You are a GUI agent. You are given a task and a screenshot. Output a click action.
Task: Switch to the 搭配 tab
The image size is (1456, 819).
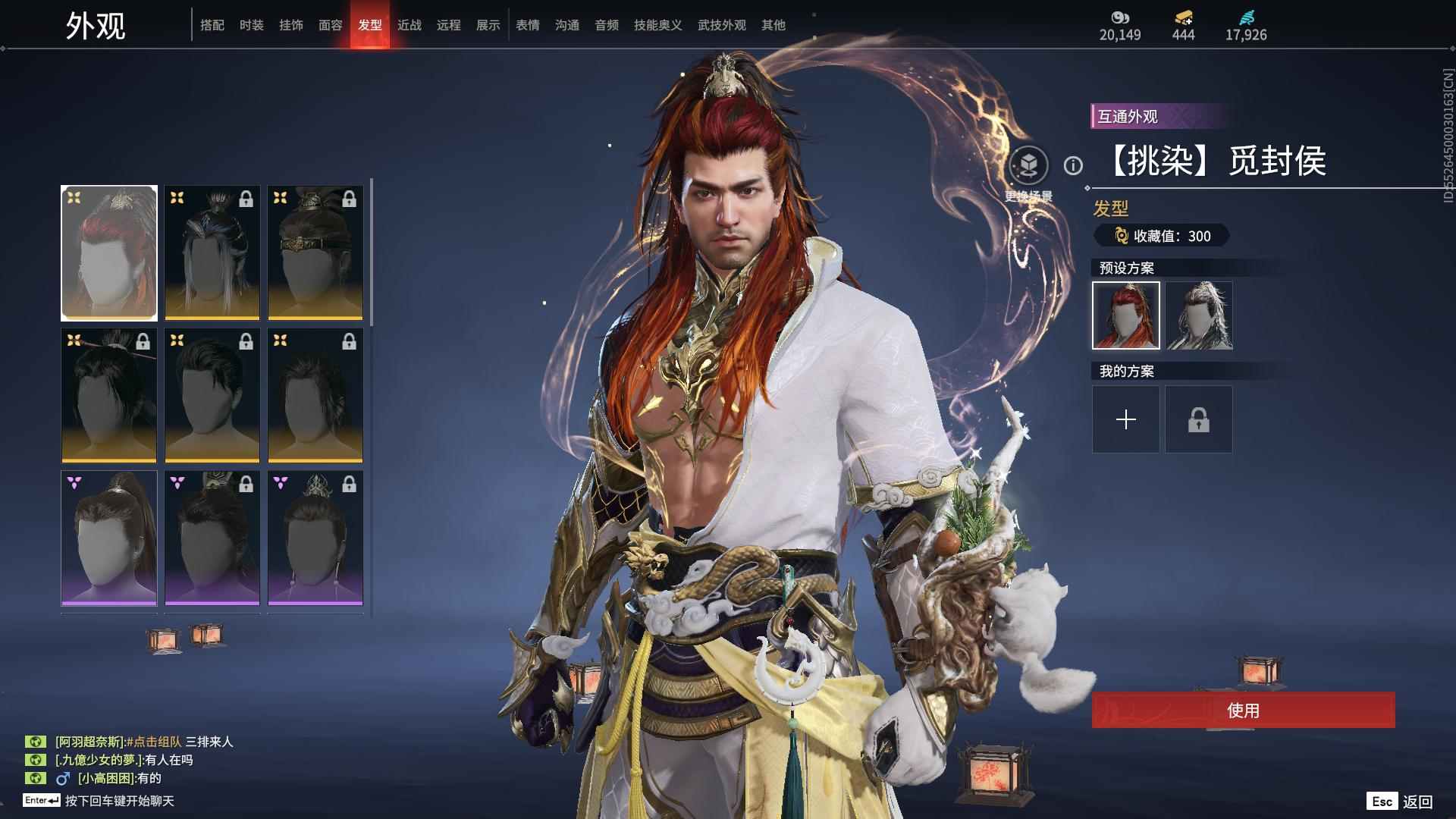212,25
